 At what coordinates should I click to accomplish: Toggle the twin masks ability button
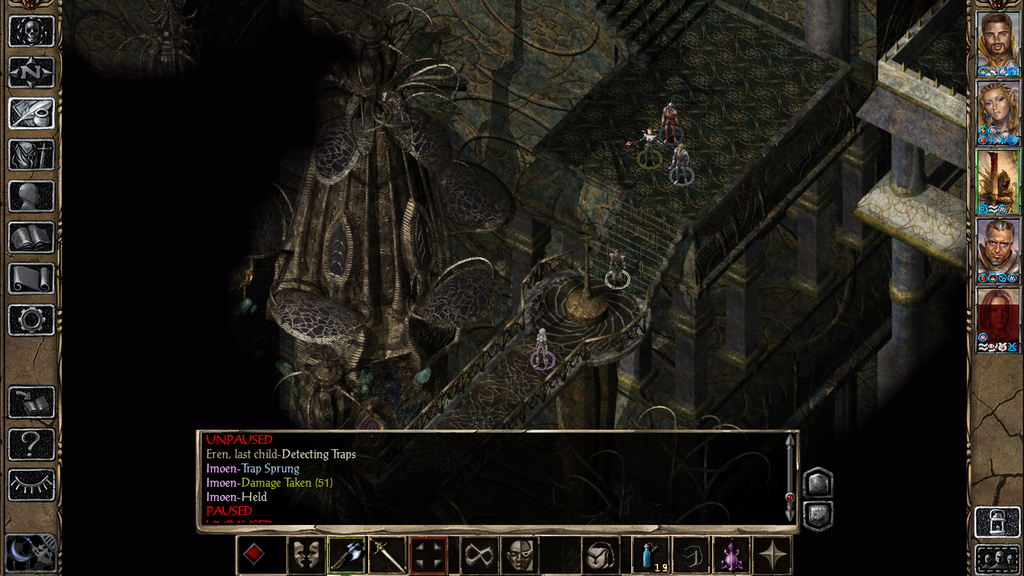(305, 555)
